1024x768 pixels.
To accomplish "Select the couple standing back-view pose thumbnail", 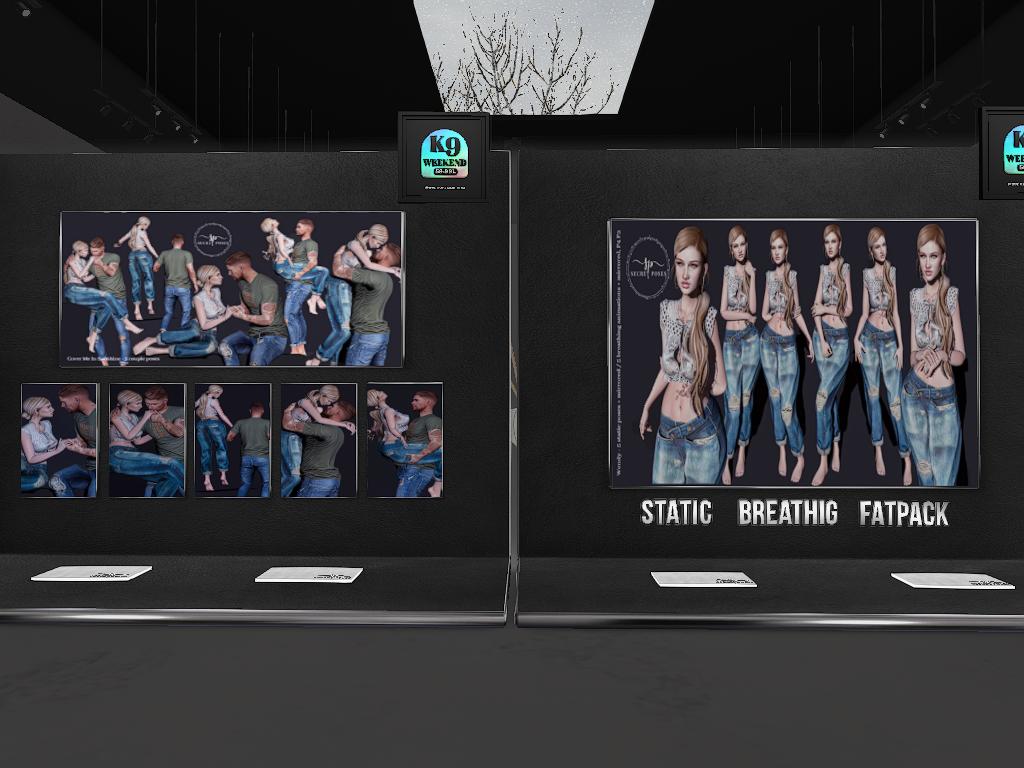I will (233, 440).
